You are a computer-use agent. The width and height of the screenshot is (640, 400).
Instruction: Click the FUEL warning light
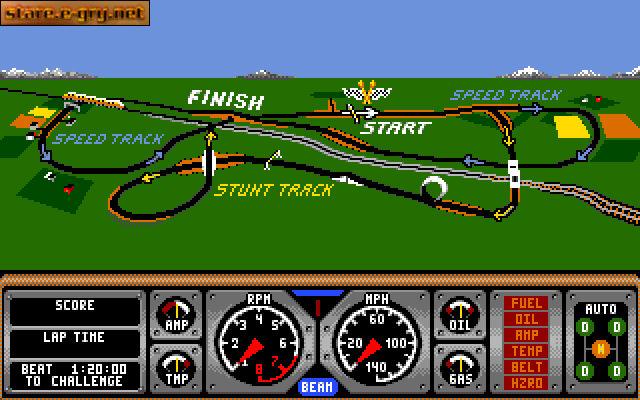click(528, 303)
